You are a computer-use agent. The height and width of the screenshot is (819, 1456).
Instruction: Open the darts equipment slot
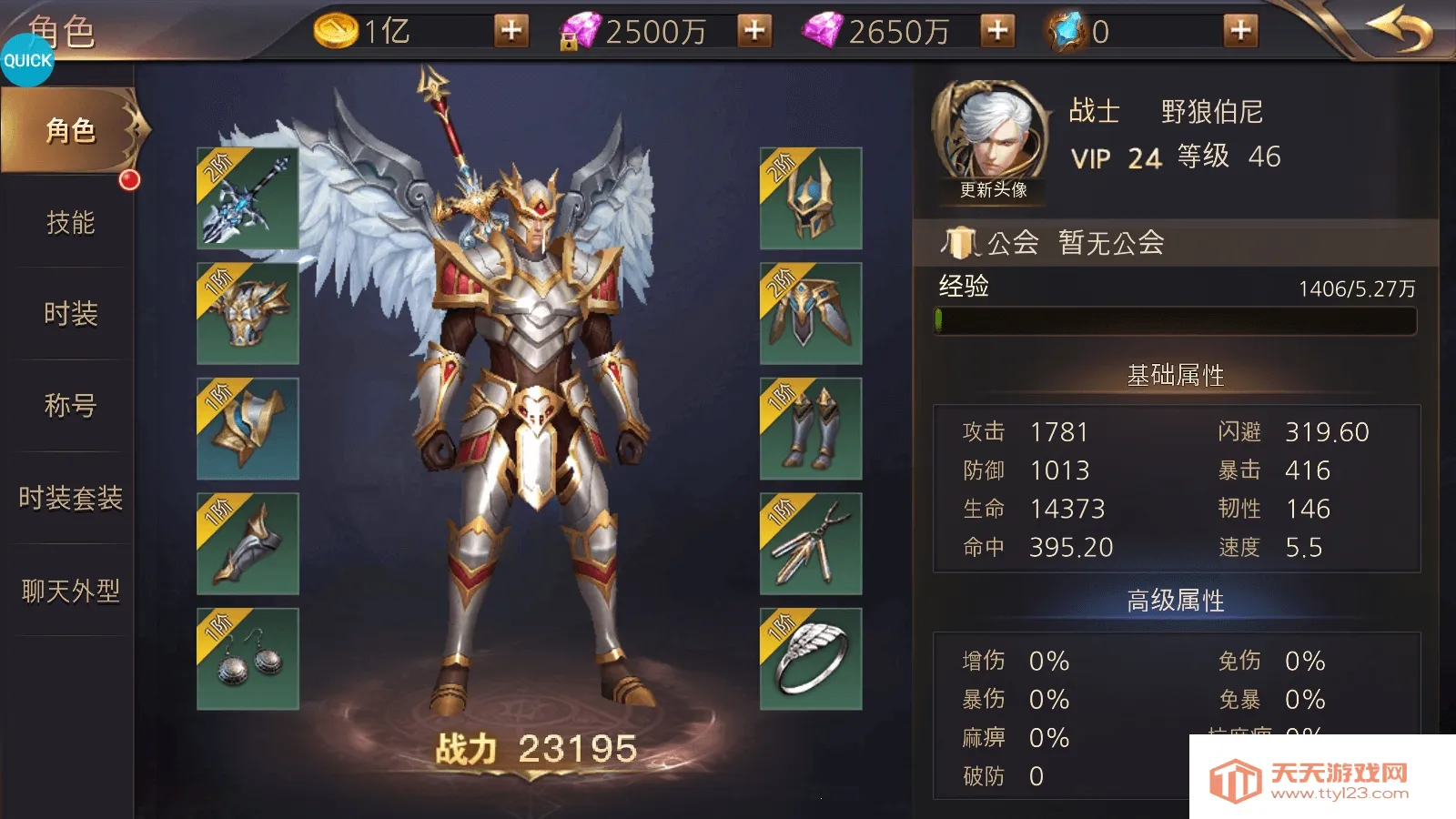click(808, 541)
